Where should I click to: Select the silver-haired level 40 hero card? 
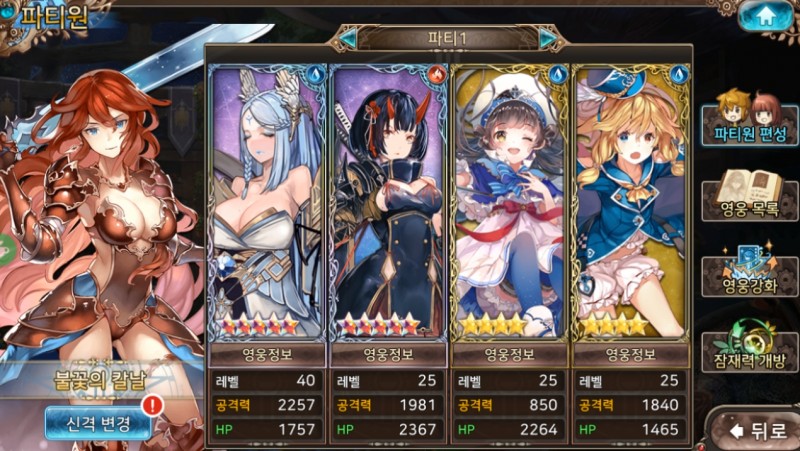point(267,200)
